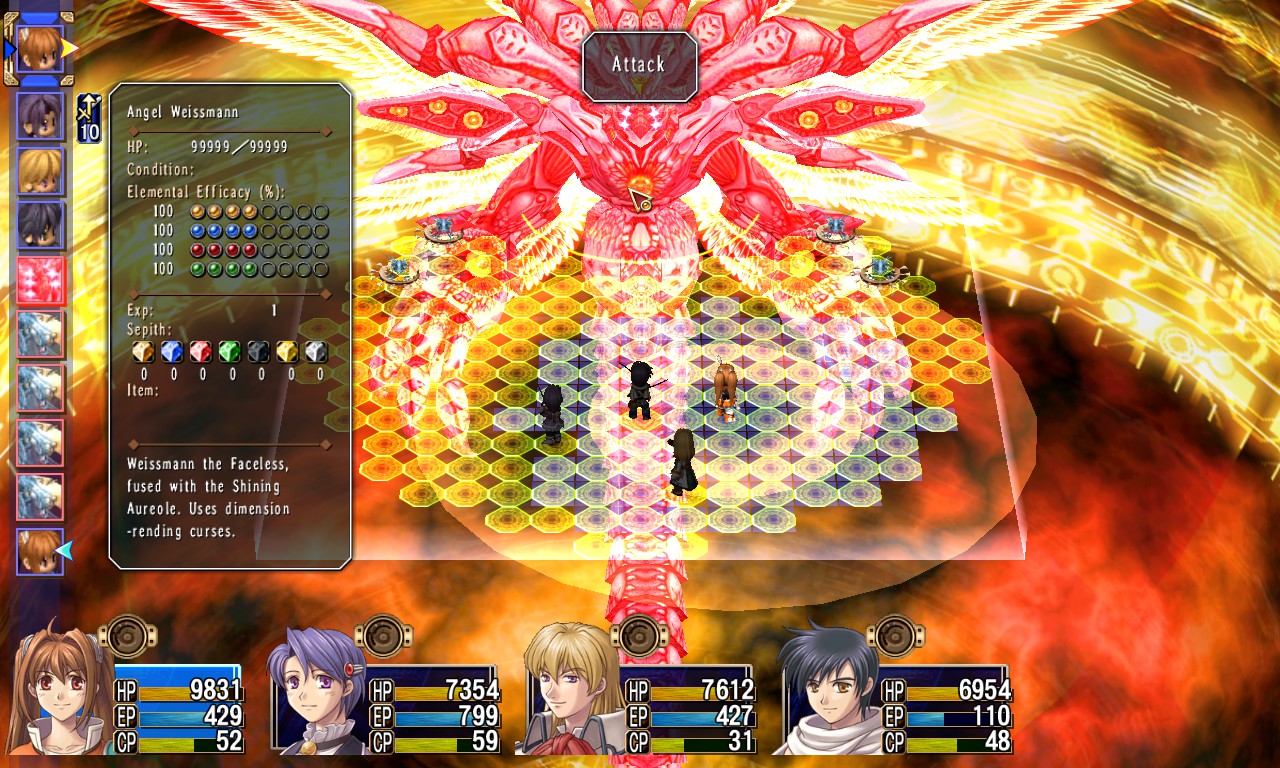This screenshot has width=1280, height=768.
Task: Select Estelle's turn portrait with cyan arrow
Action: tap(40, 551)
